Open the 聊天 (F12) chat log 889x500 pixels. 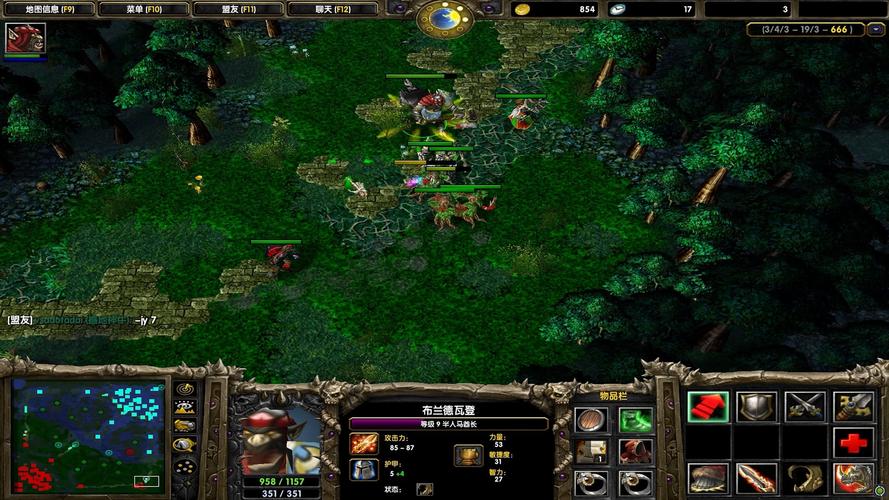pyautogui.click(x=334, y=9)
